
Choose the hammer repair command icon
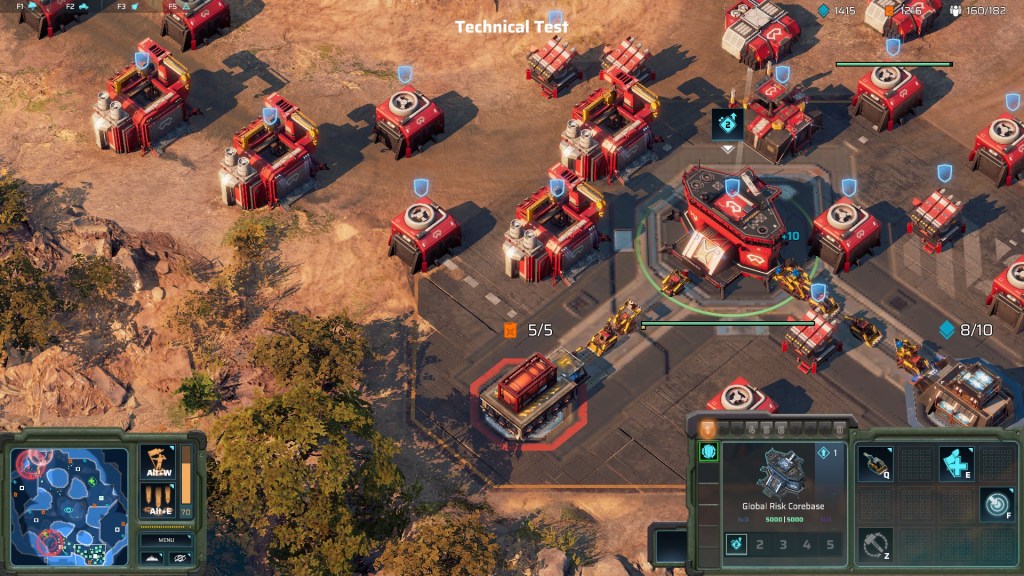click(875, 545)
